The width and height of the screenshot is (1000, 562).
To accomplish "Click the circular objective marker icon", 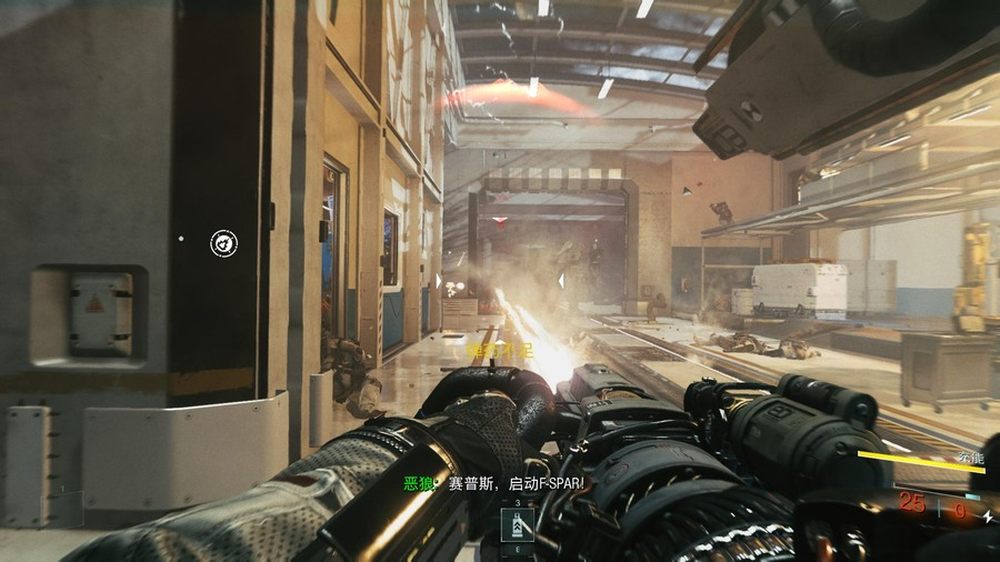I will tap(224, 242).
